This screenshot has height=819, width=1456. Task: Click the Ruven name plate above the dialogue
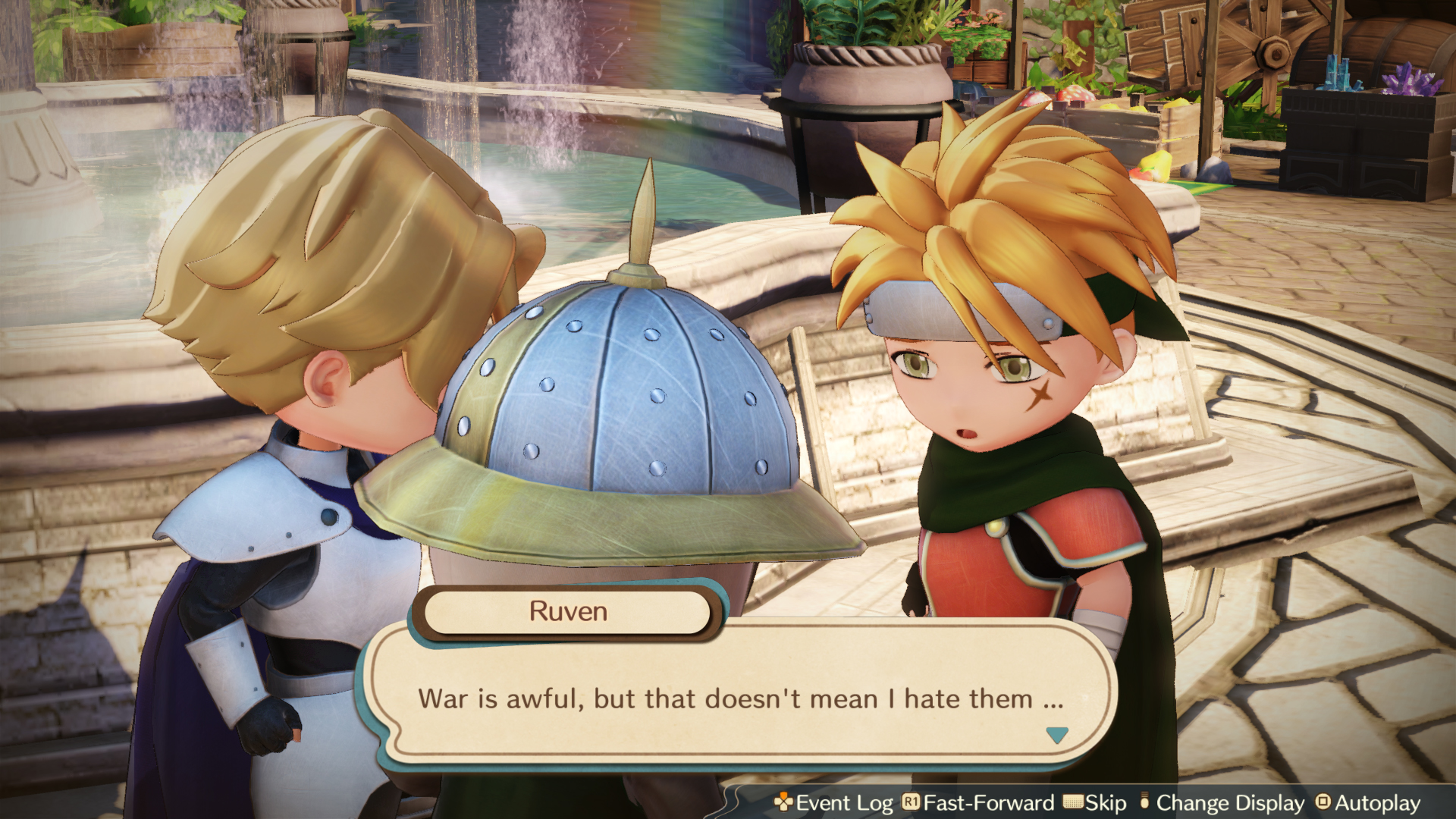point(570,613)
